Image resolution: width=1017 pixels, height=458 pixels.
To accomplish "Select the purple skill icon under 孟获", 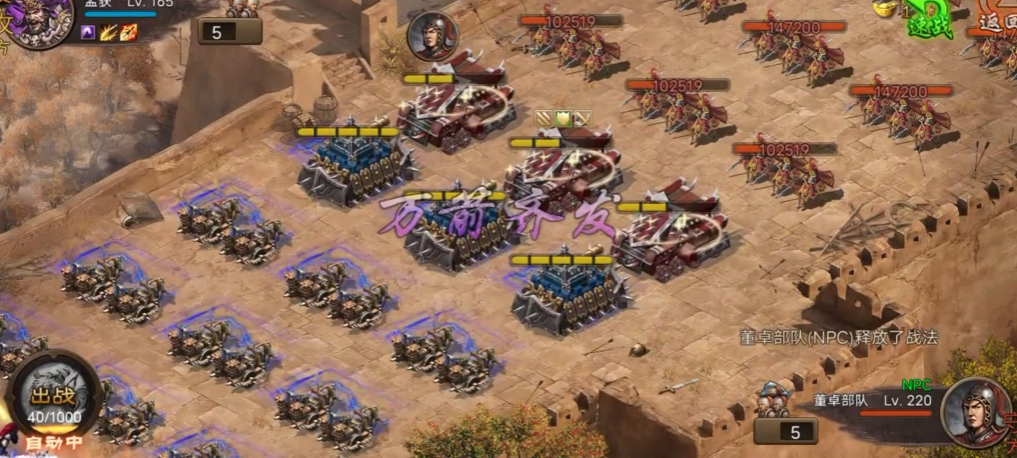I will 88,33.
